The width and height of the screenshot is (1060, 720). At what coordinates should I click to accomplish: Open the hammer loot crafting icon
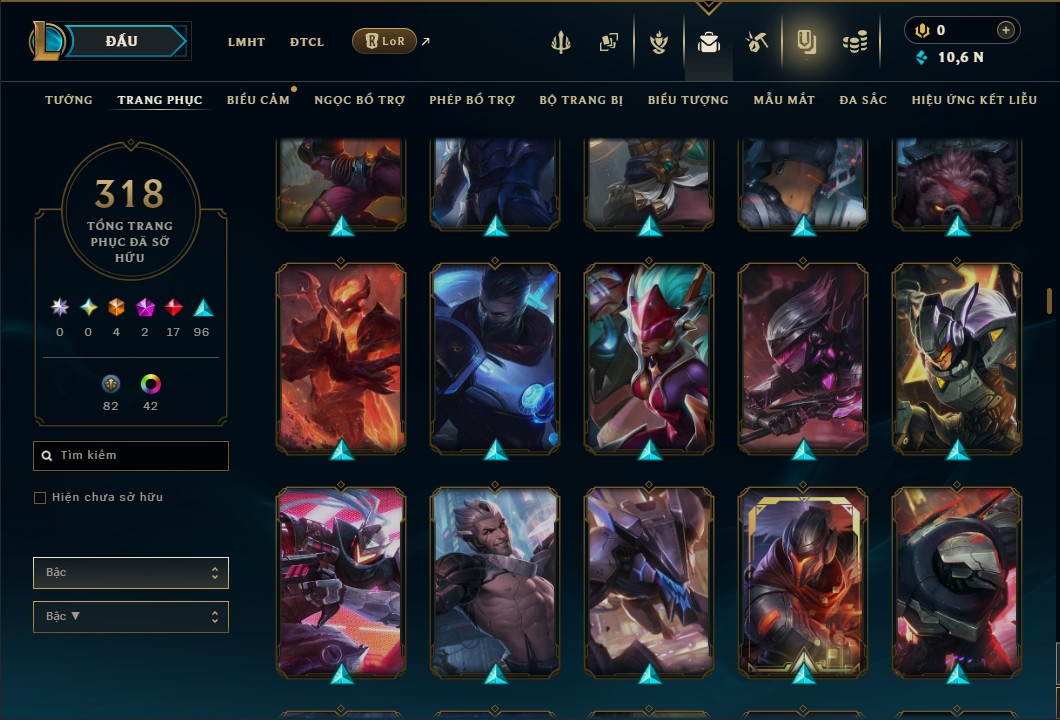(756, 42)
